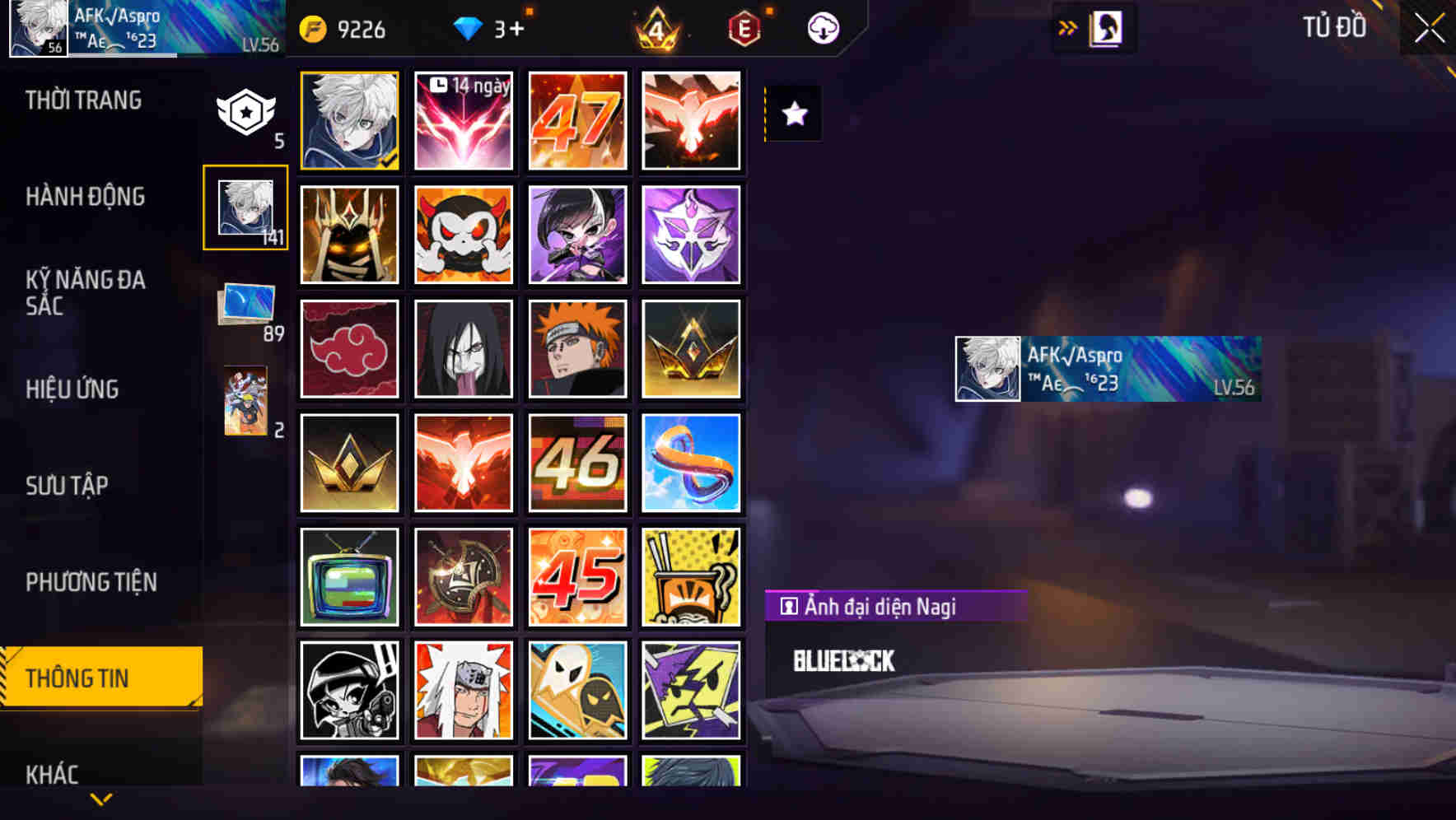Toggle the star favorite marker
Screen dimensions: 1456x820
pos(794,114)
